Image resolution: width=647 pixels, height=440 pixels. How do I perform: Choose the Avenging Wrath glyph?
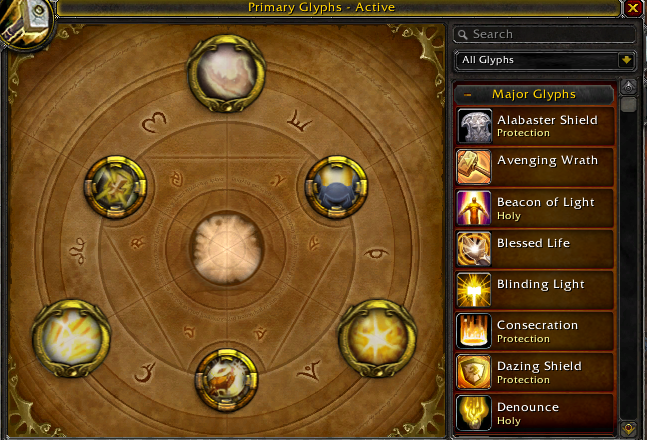click(535, 167)
